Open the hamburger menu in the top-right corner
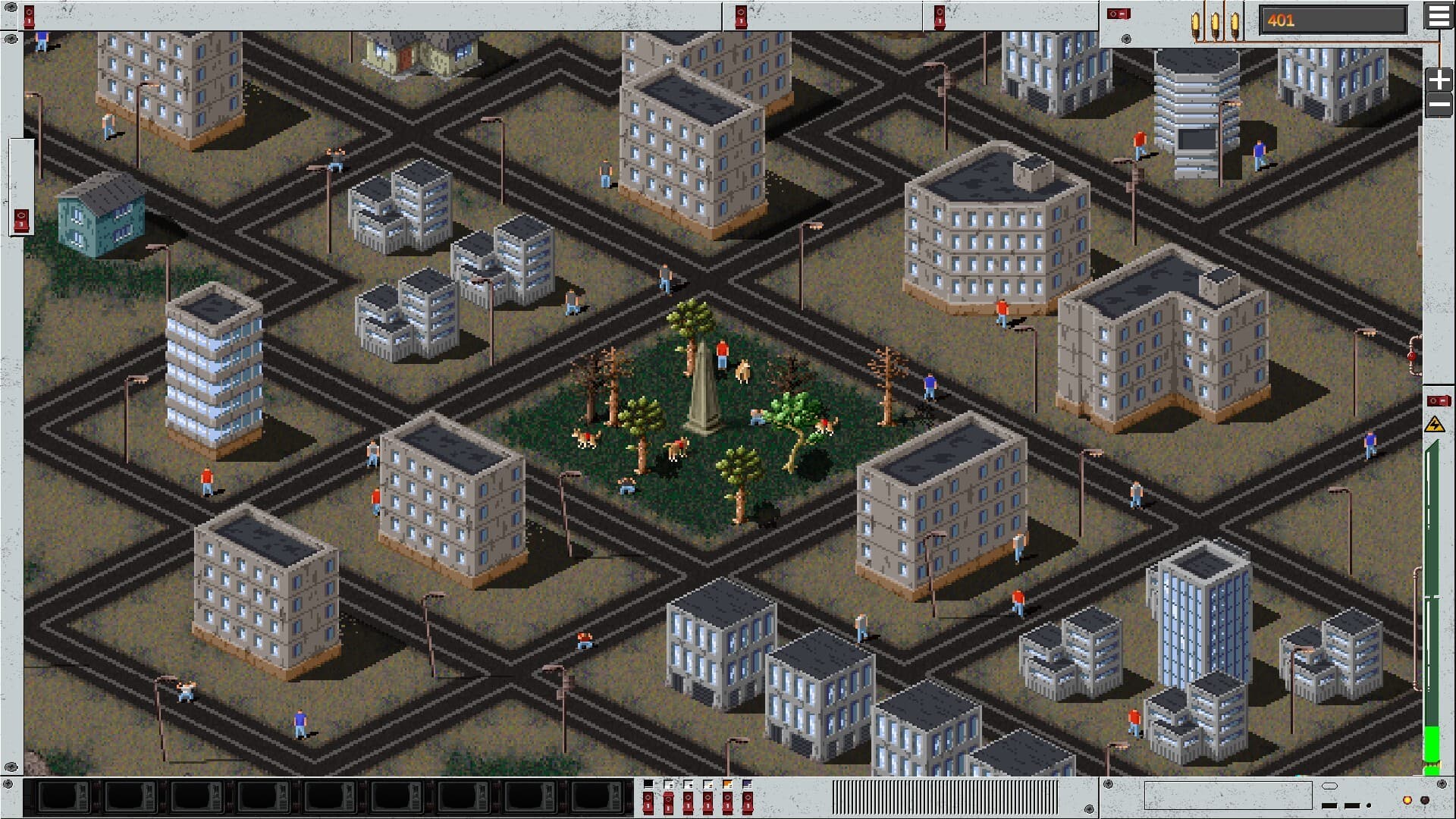Screen dimensions: 1456x819 click(x=1439, y=17)
